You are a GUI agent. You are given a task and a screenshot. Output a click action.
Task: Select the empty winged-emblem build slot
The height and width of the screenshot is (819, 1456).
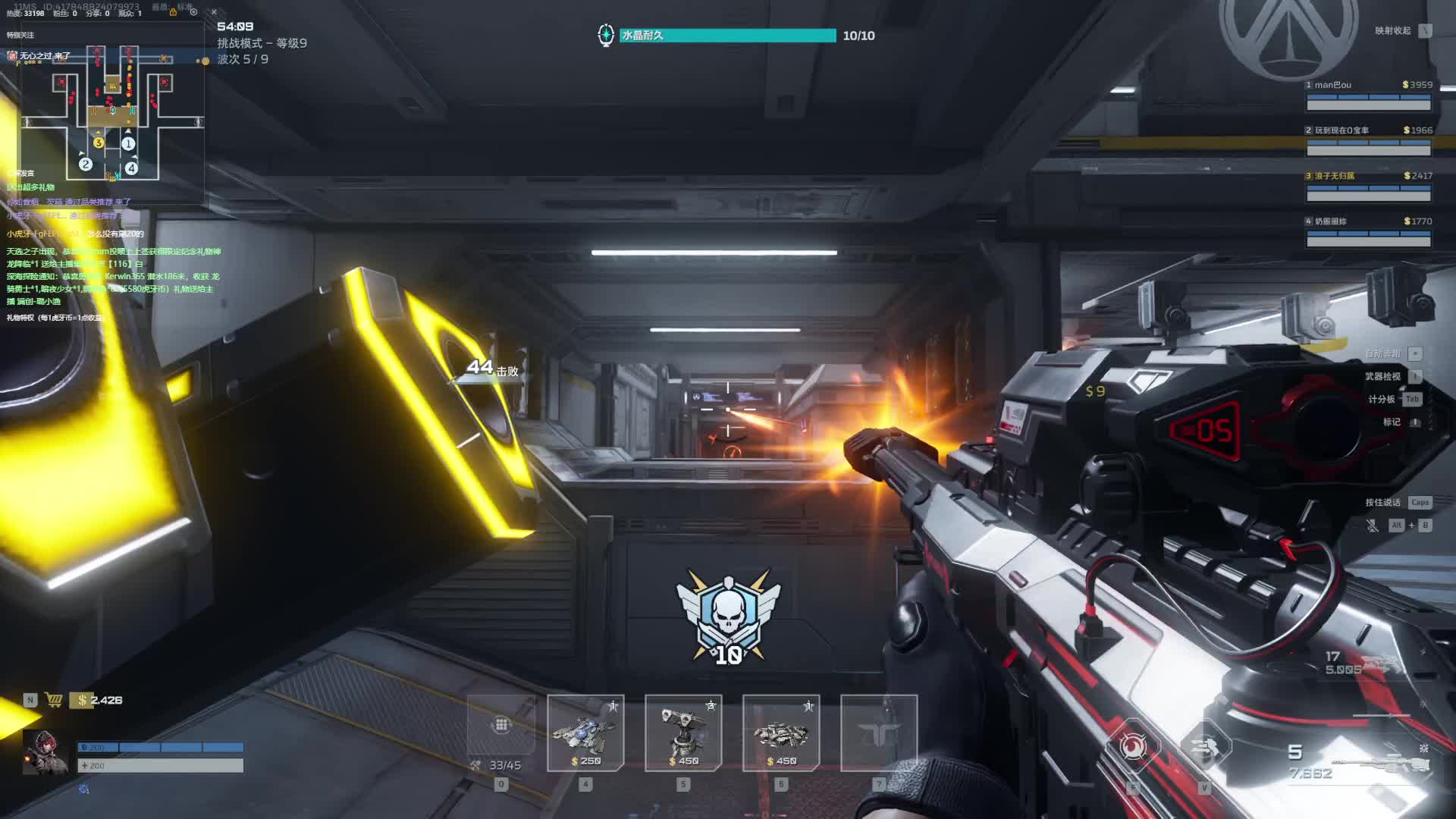pyautogui.click(x=879, y=733)
